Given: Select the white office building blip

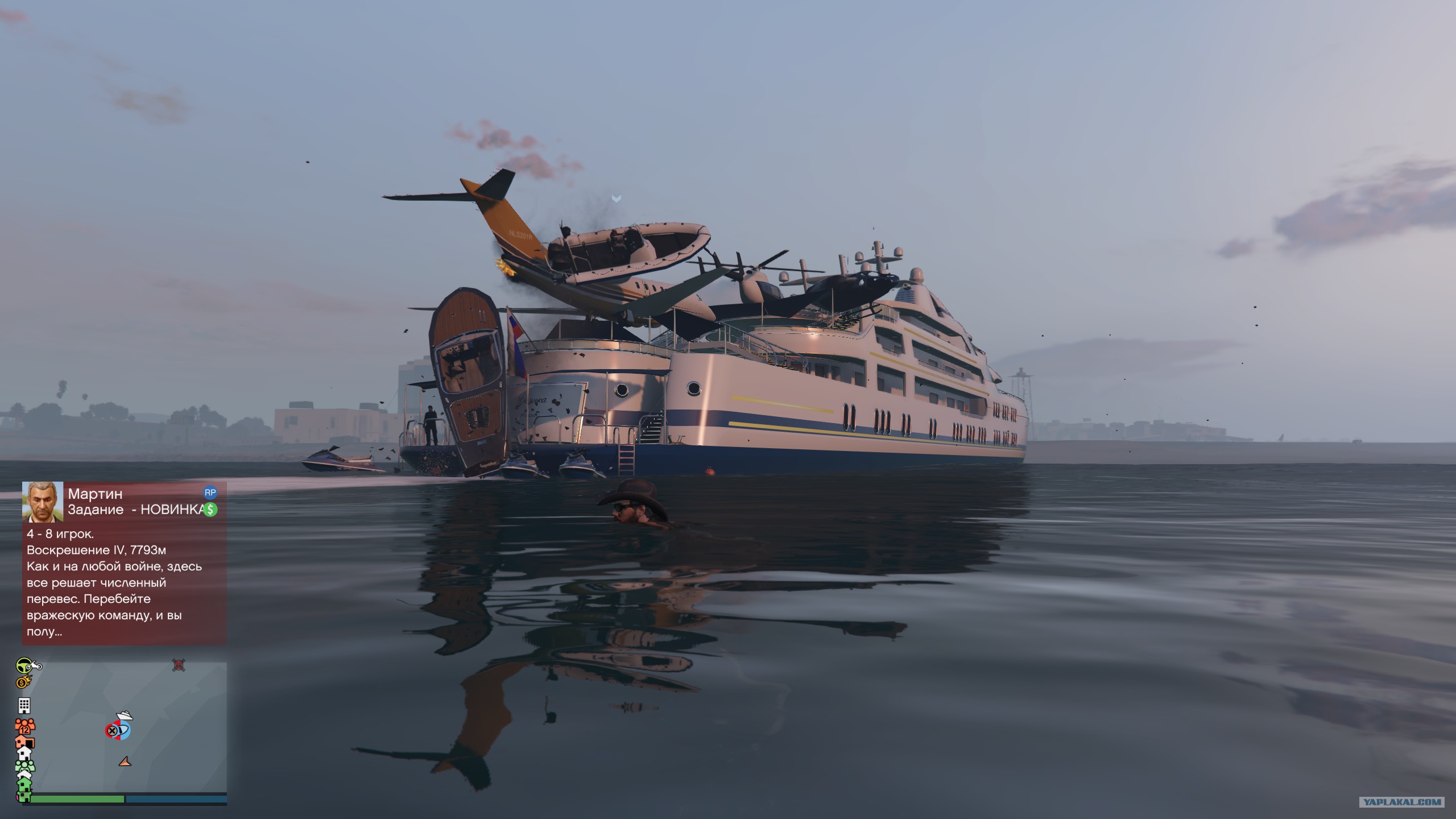Looking at the screenshot, I should [x=24, y=705].
